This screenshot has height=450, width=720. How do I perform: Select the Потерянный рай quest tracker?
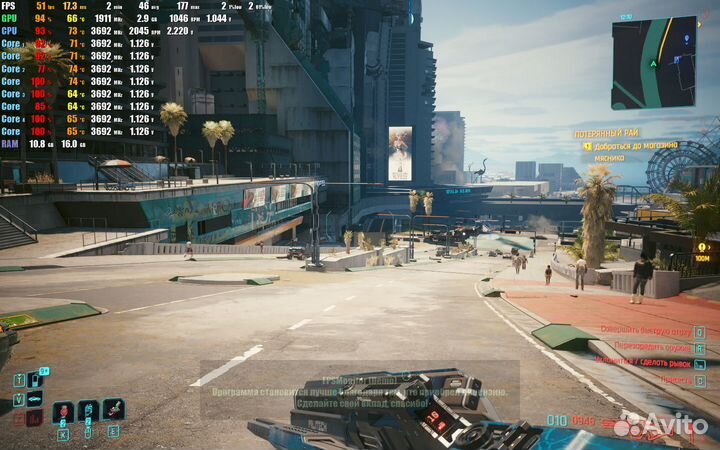[x=608, y=133]
